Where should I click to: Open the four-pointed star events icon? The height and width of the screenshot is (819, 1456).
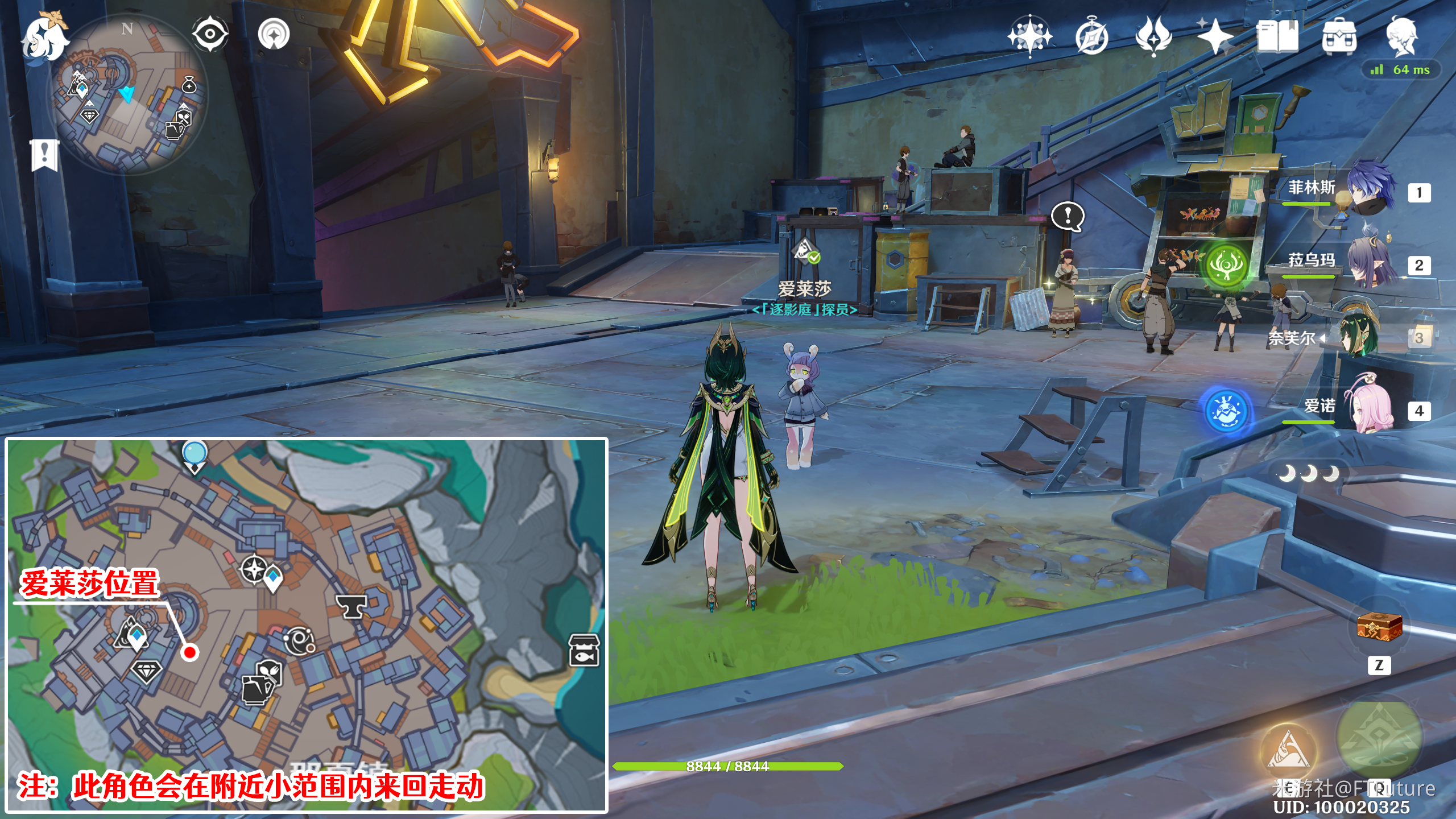(x=1215, y=38)
